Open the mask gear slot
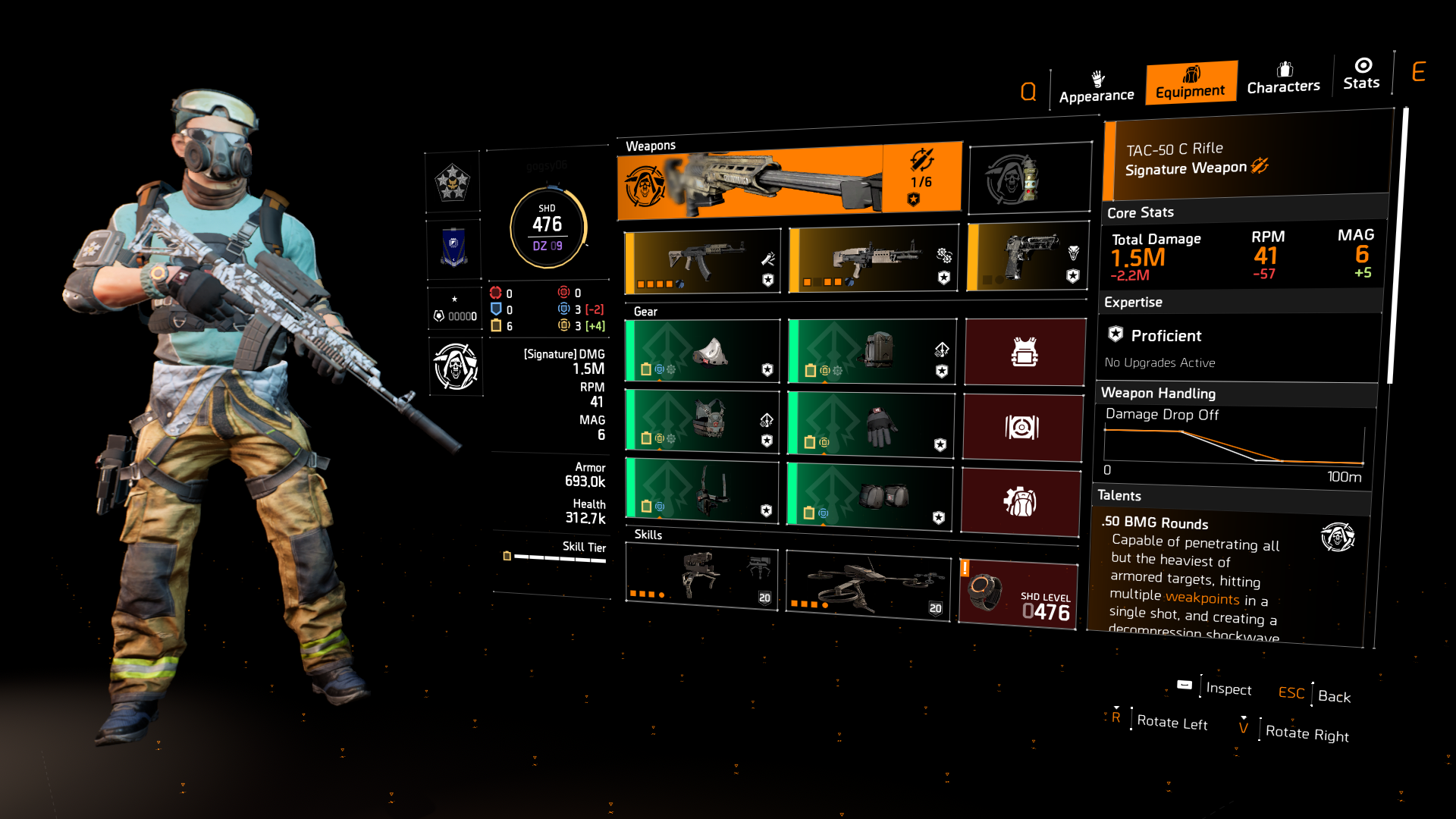Viewport: 1456px width, 819px height. coord(701,351)
